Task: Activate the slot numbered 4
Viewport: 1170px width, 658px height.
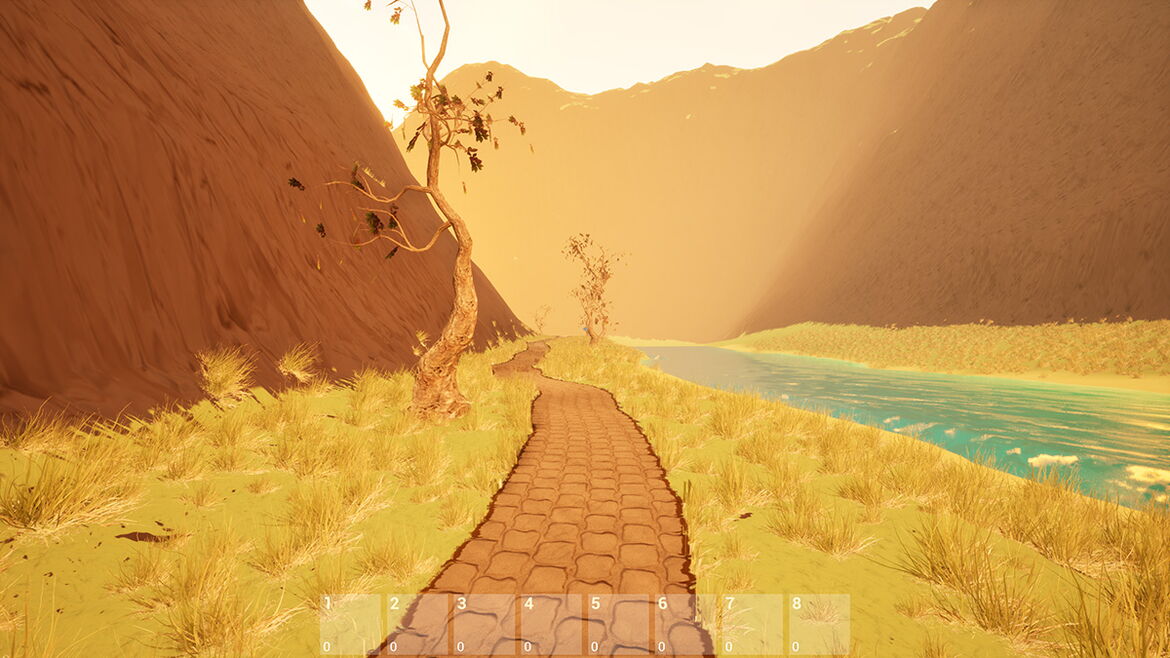Action: (x=551, y=625)
